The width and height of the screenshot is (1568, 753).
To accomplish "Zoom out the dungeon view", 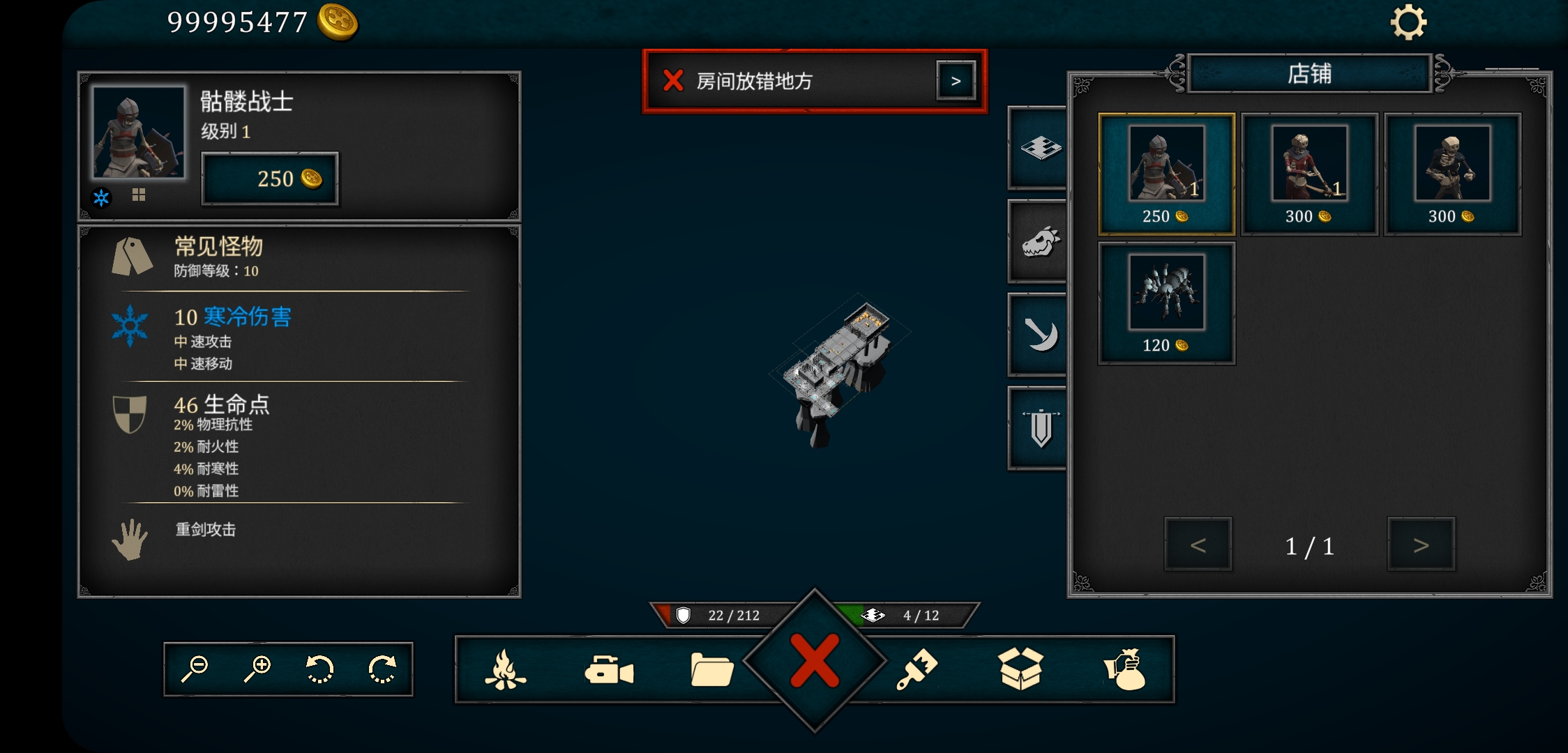I will click(195, 669).
